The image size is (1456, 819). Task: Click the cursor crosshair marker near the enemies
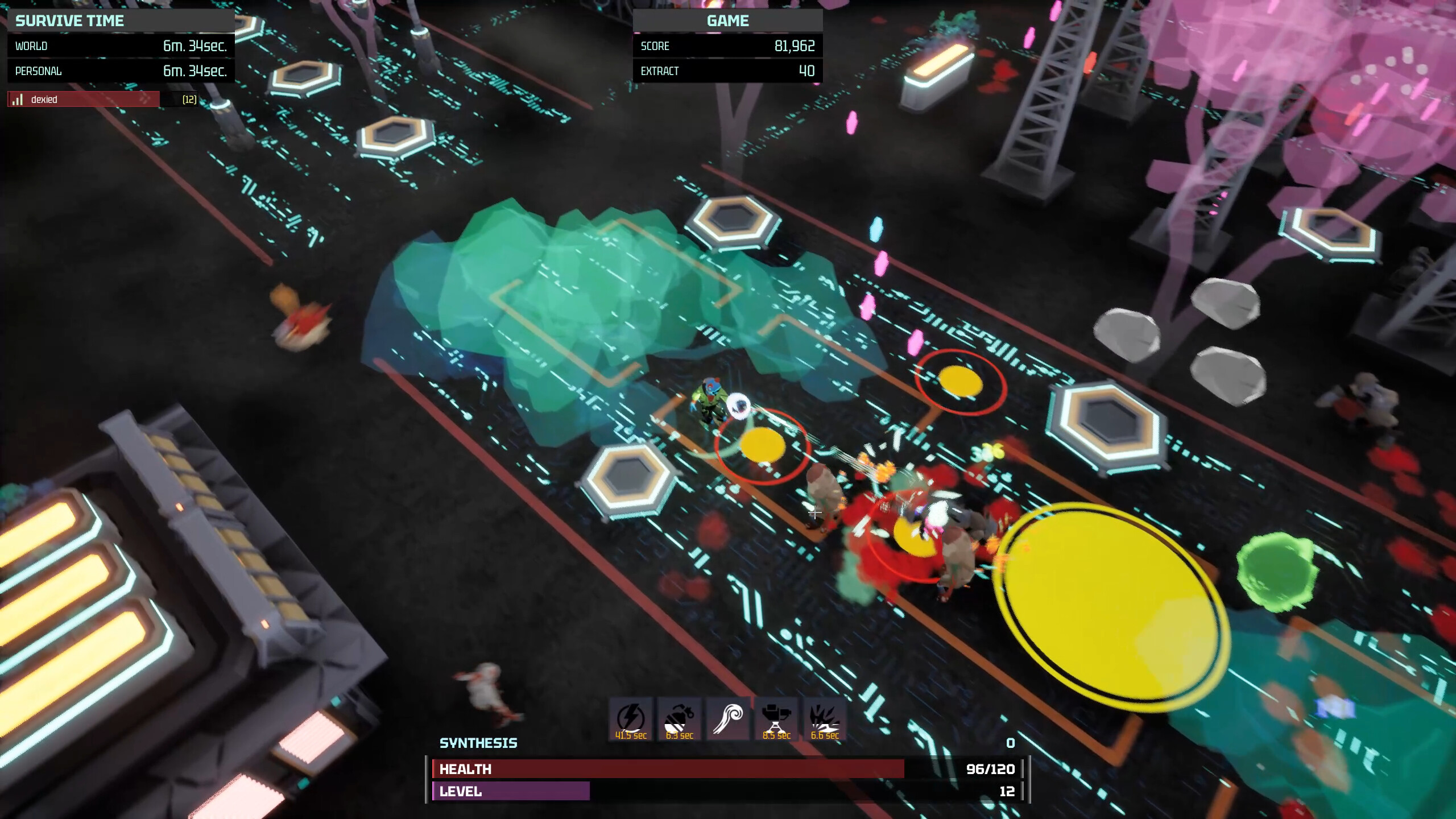(x=816, y=514)
